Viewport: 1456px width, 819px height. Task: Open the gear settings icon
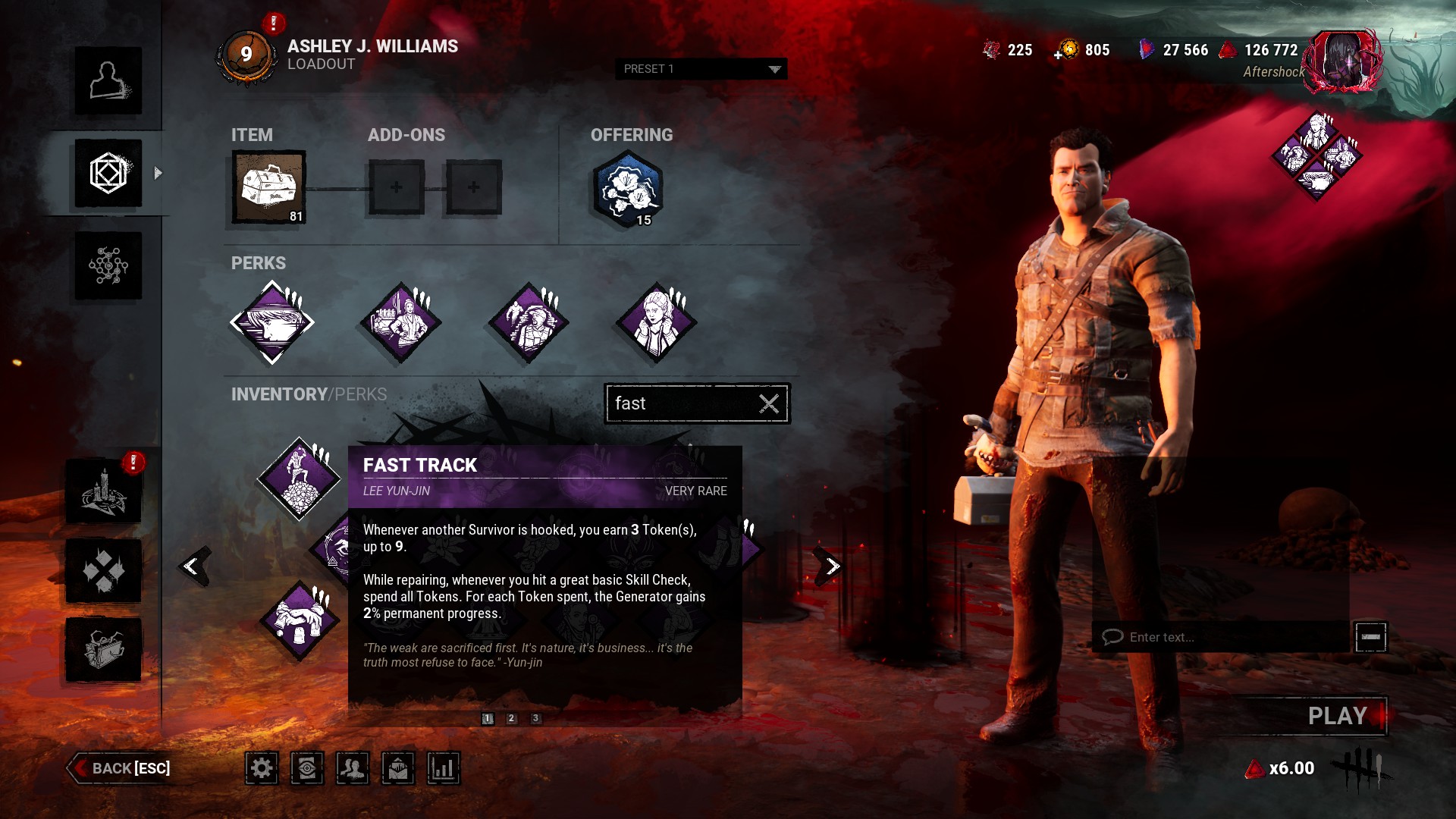(x=262, y=768)
